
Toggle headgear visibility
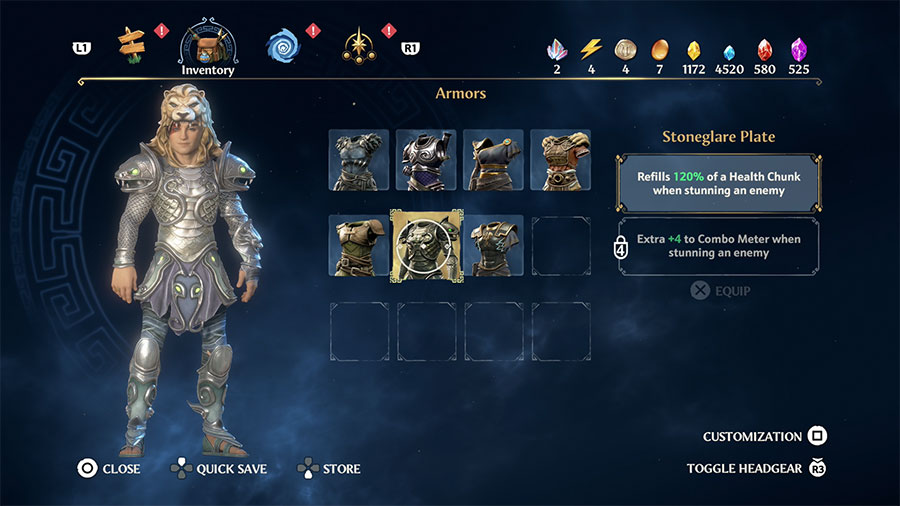(756, 468)
